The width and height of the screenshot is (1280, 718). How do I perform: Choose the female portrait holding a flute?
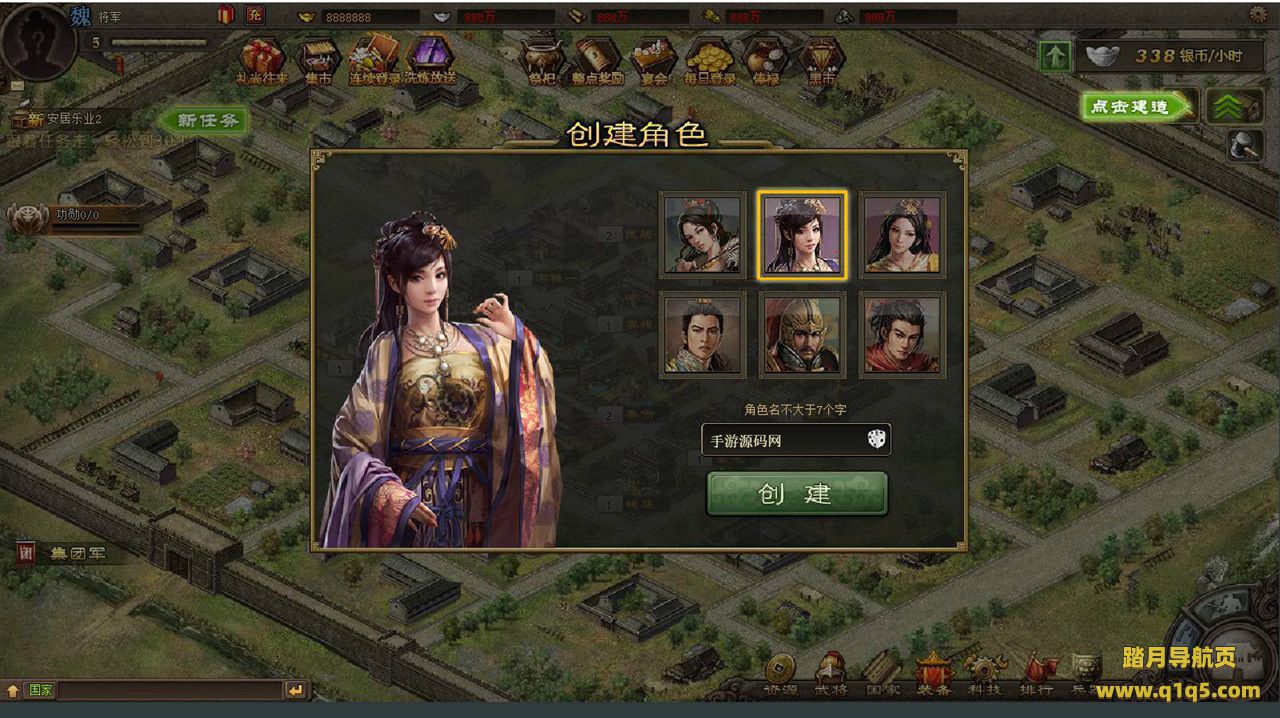pyautogui.click(x=702, y=235)
